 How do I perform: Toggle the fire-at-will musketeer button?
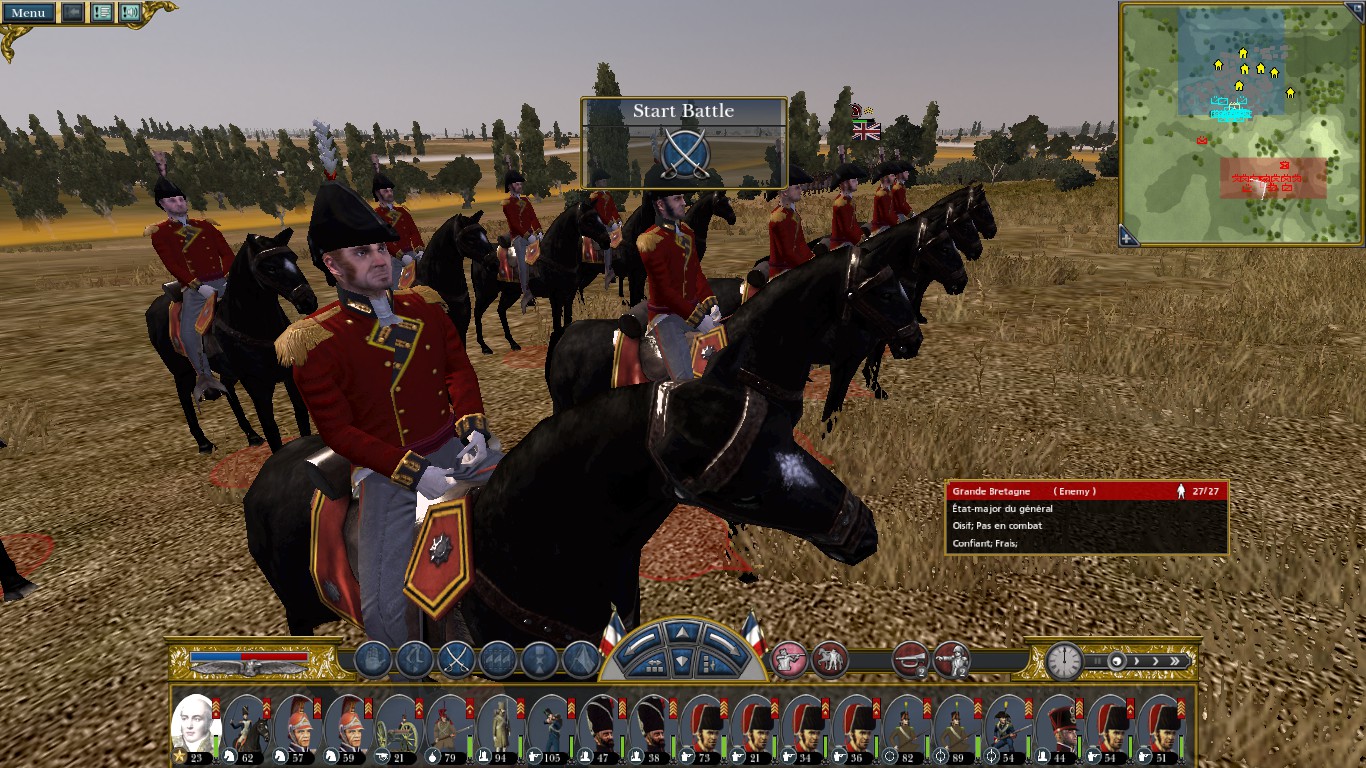(x=788, y=660)
